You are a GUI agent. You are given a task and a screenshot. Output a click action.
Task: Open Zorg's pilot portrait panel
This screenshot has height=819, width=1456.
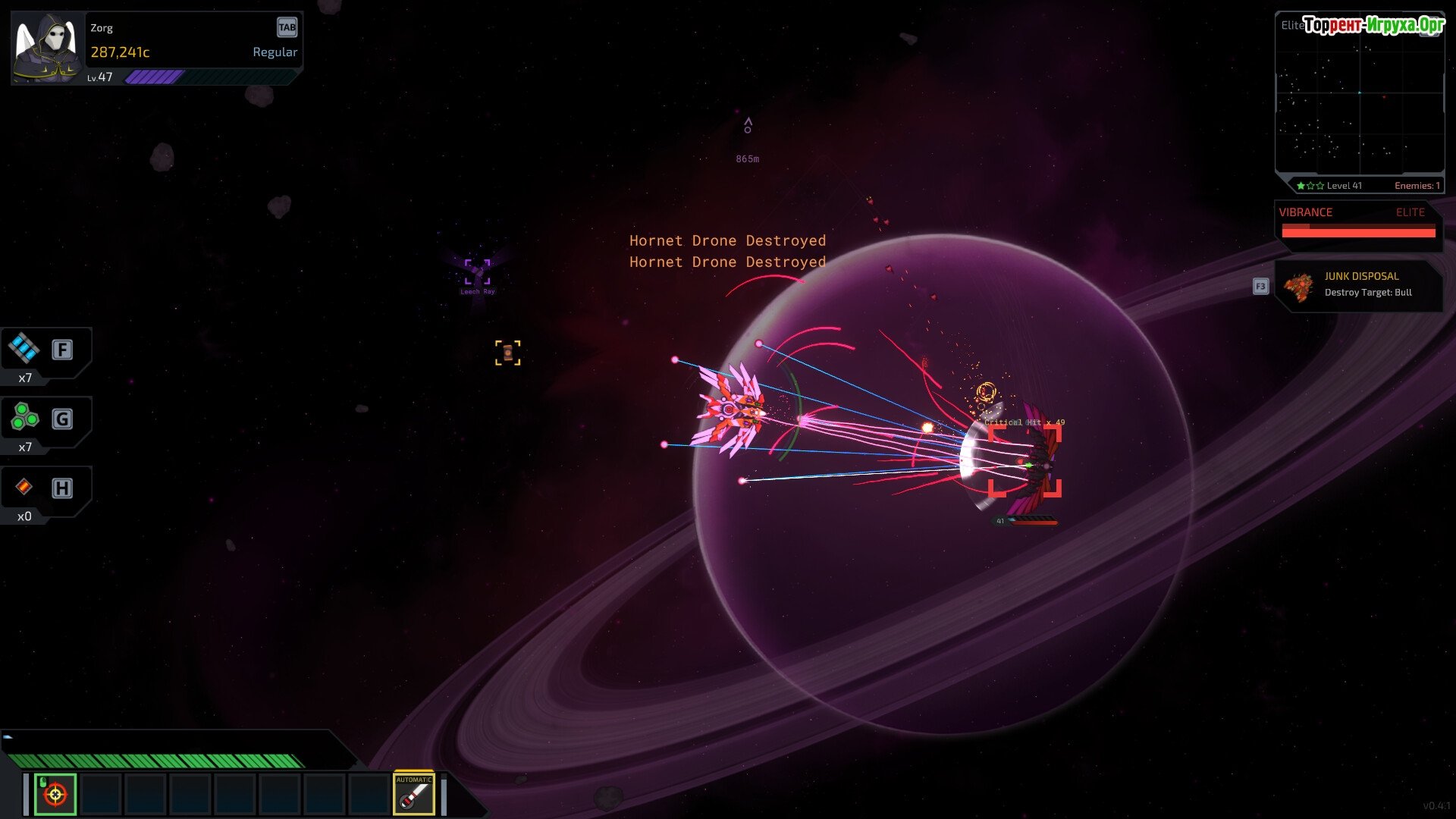47,48
